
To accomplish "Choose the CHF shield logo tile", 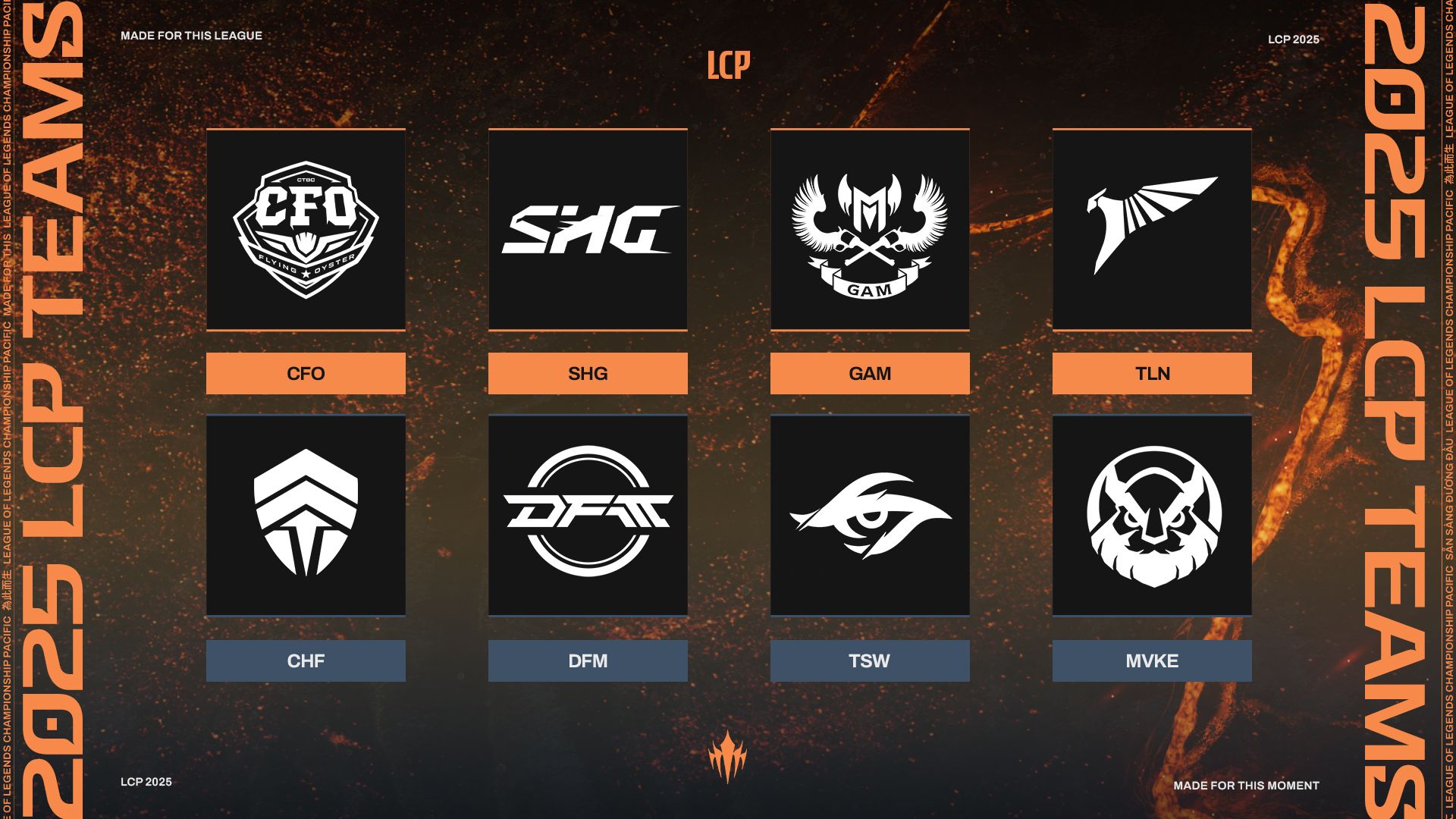I will 306,516.
